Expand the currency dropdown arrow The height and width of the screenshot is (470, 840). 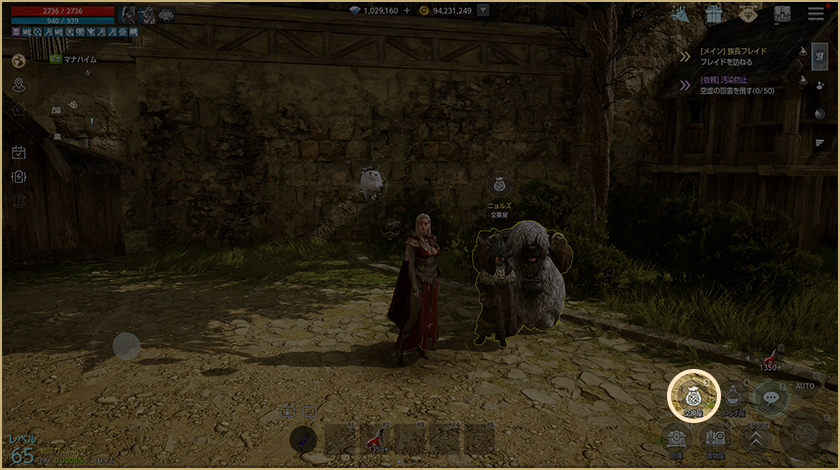(484, 11)
